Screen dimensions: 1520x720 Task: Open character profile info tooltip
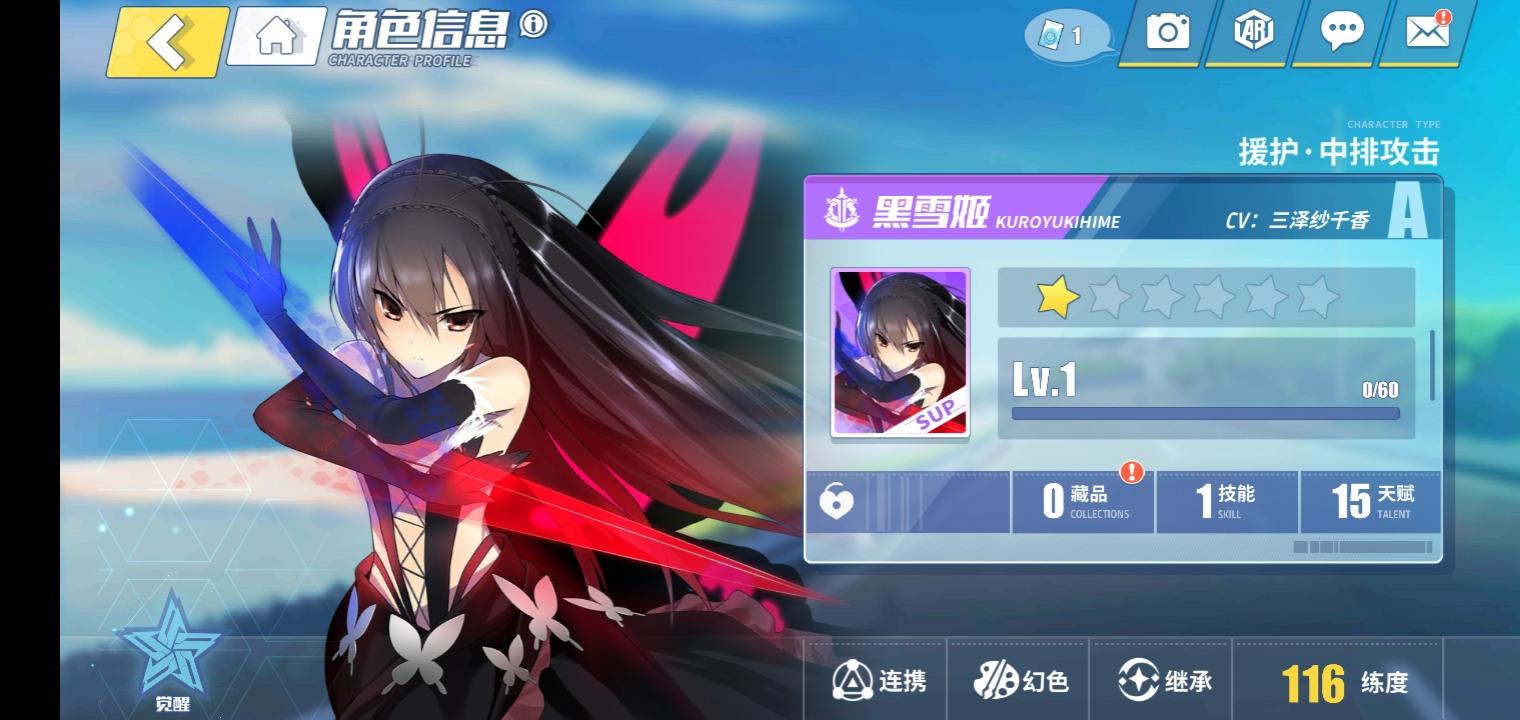coord(530,27)
